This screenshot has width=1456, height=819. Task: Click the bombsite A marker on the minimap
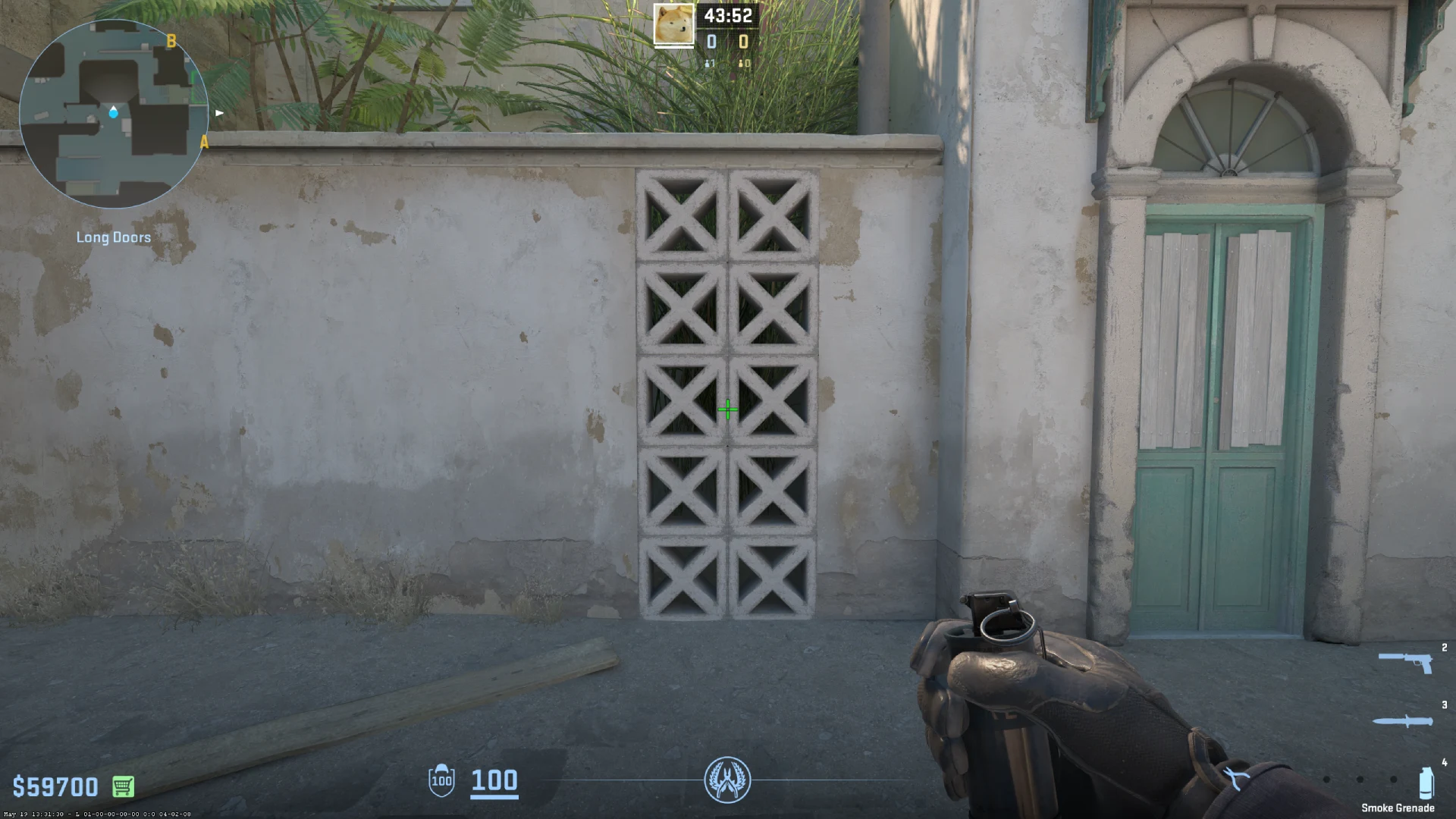point(203,141)
